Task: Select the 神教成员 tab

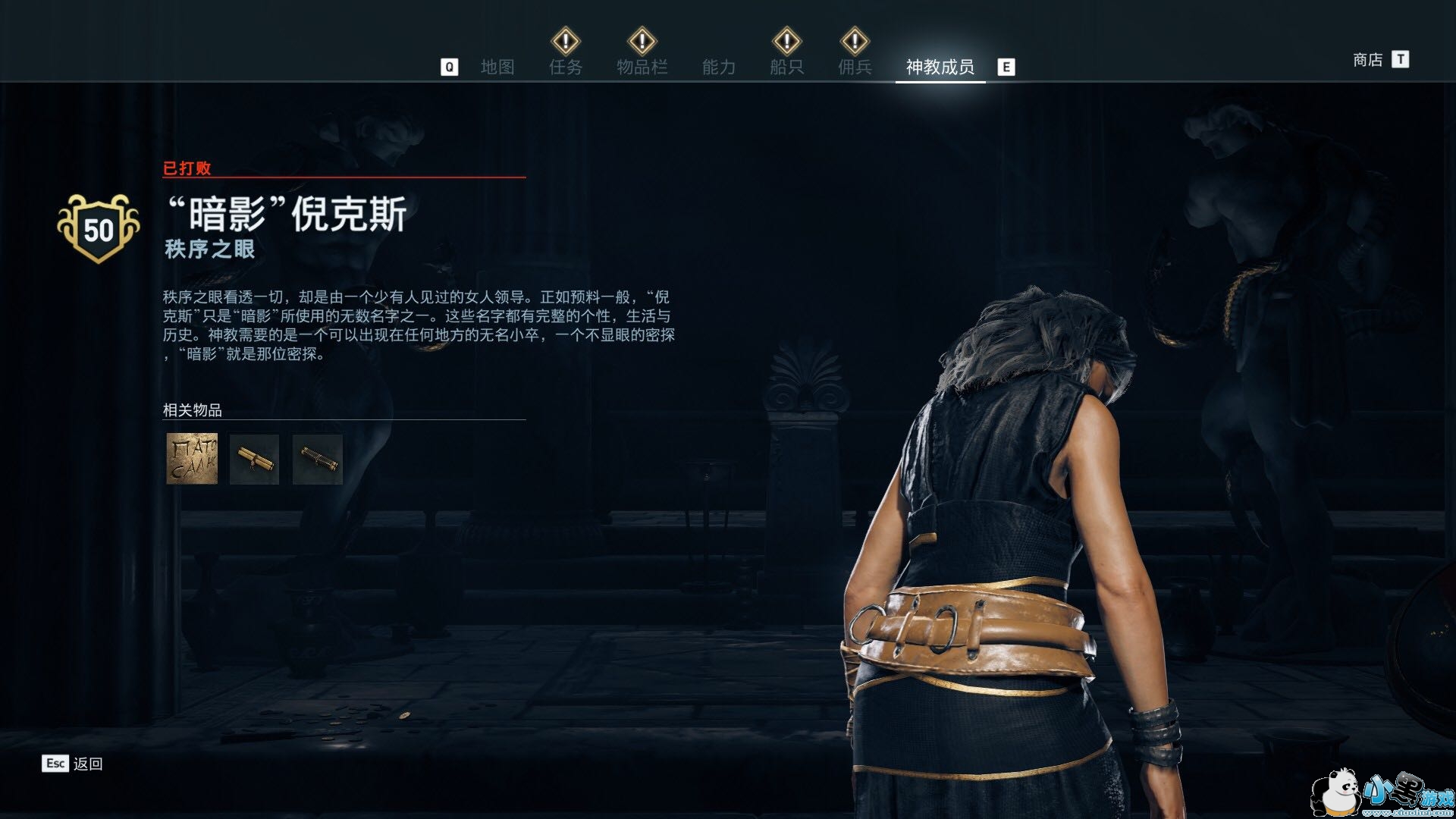Action: click(x=940, y=67)
